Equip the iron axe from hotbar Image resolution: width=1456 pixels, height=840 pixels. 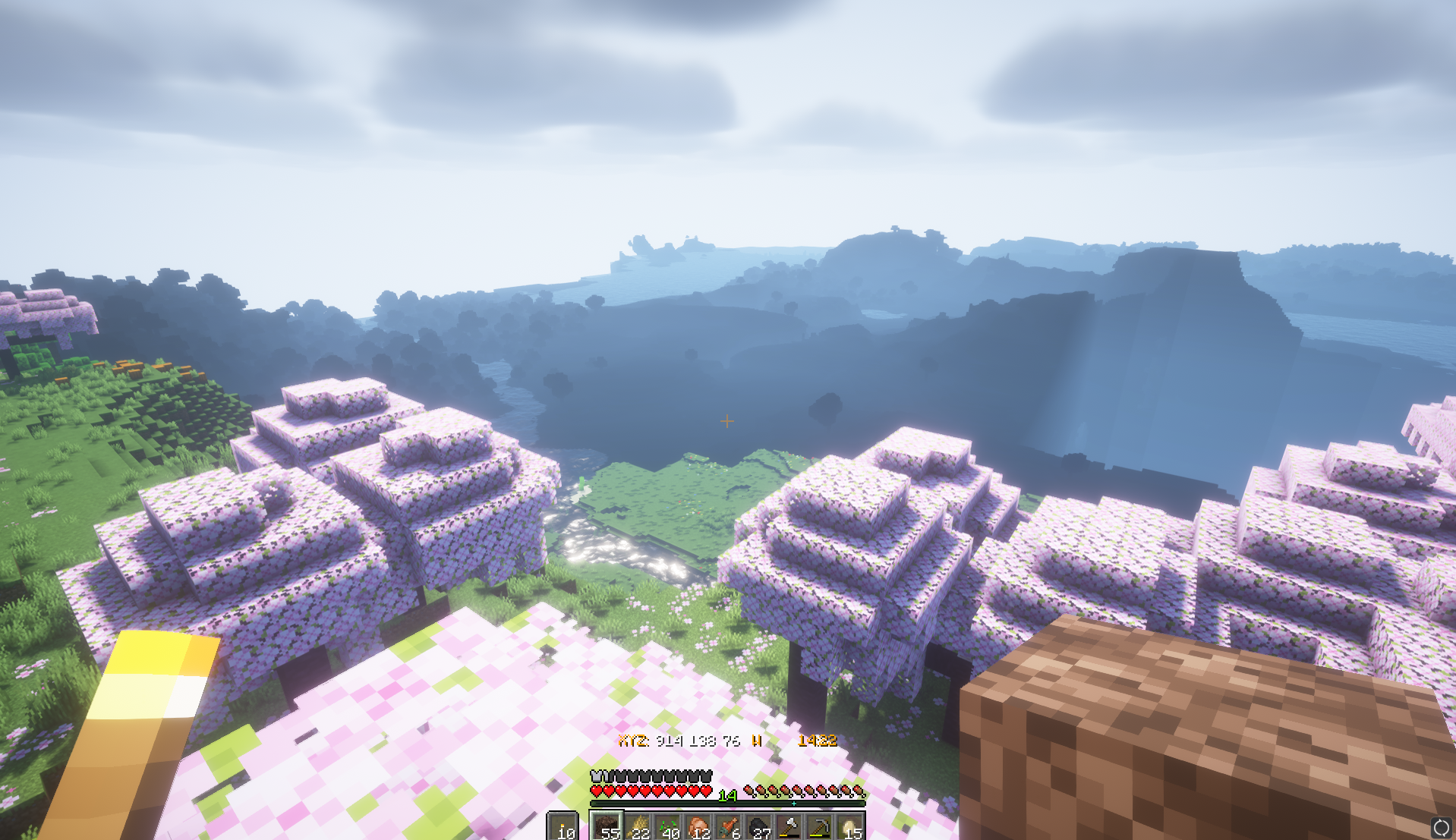[789, 827]
